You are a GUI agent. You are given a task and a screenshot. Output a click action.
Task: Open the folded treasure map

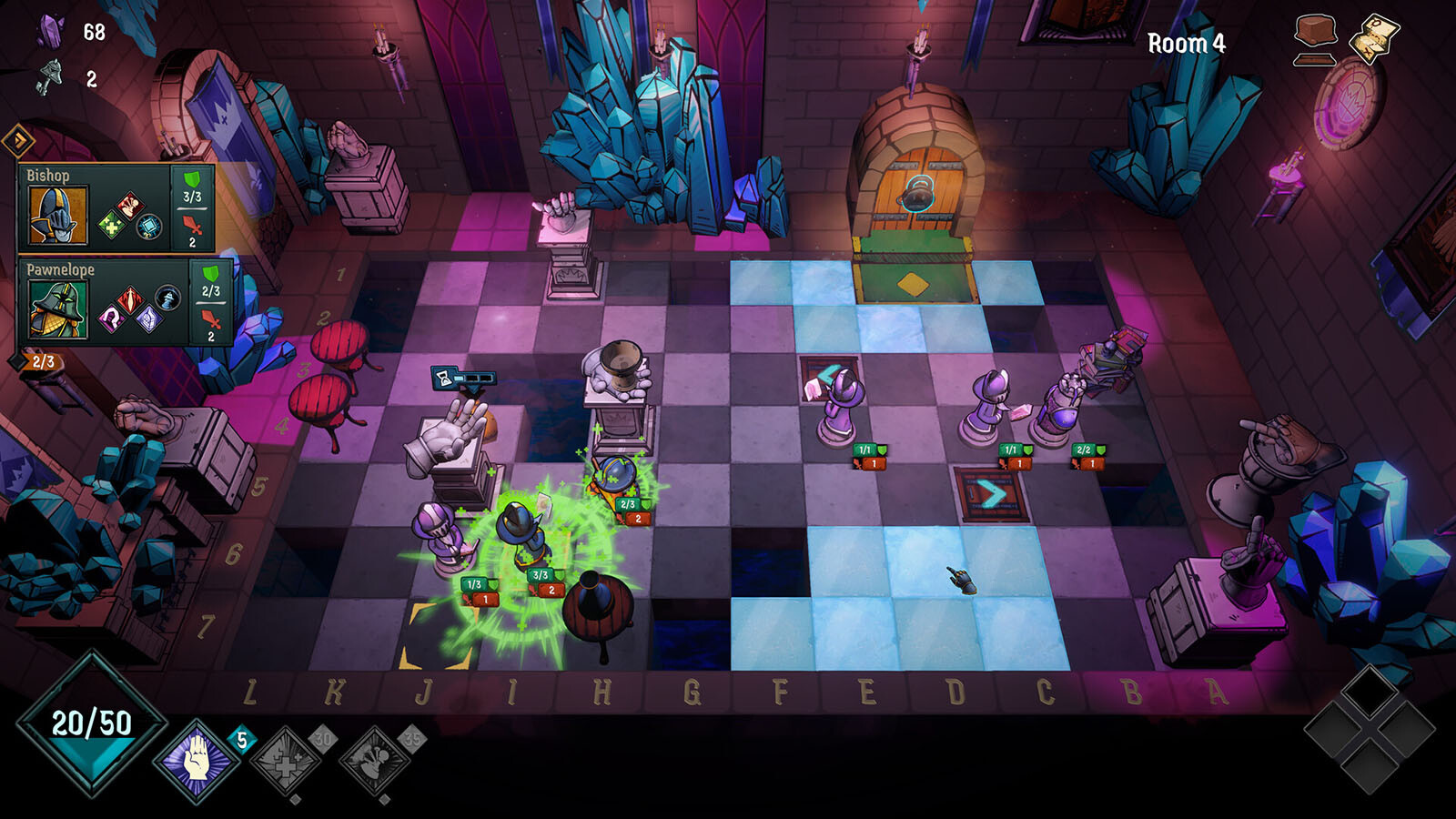[x=1374, y=38]
